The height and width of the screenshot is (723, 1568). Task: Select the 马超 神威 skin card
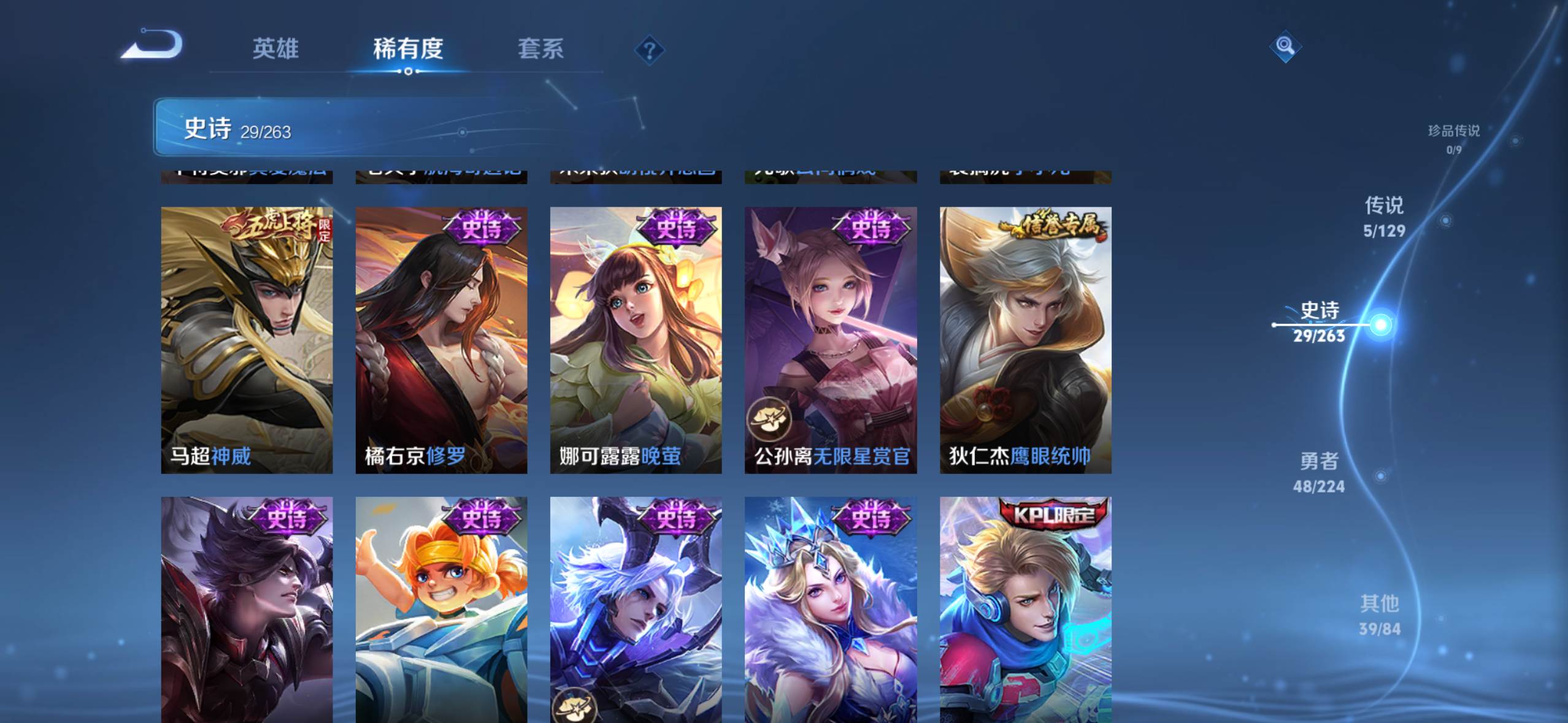(247, 340)
